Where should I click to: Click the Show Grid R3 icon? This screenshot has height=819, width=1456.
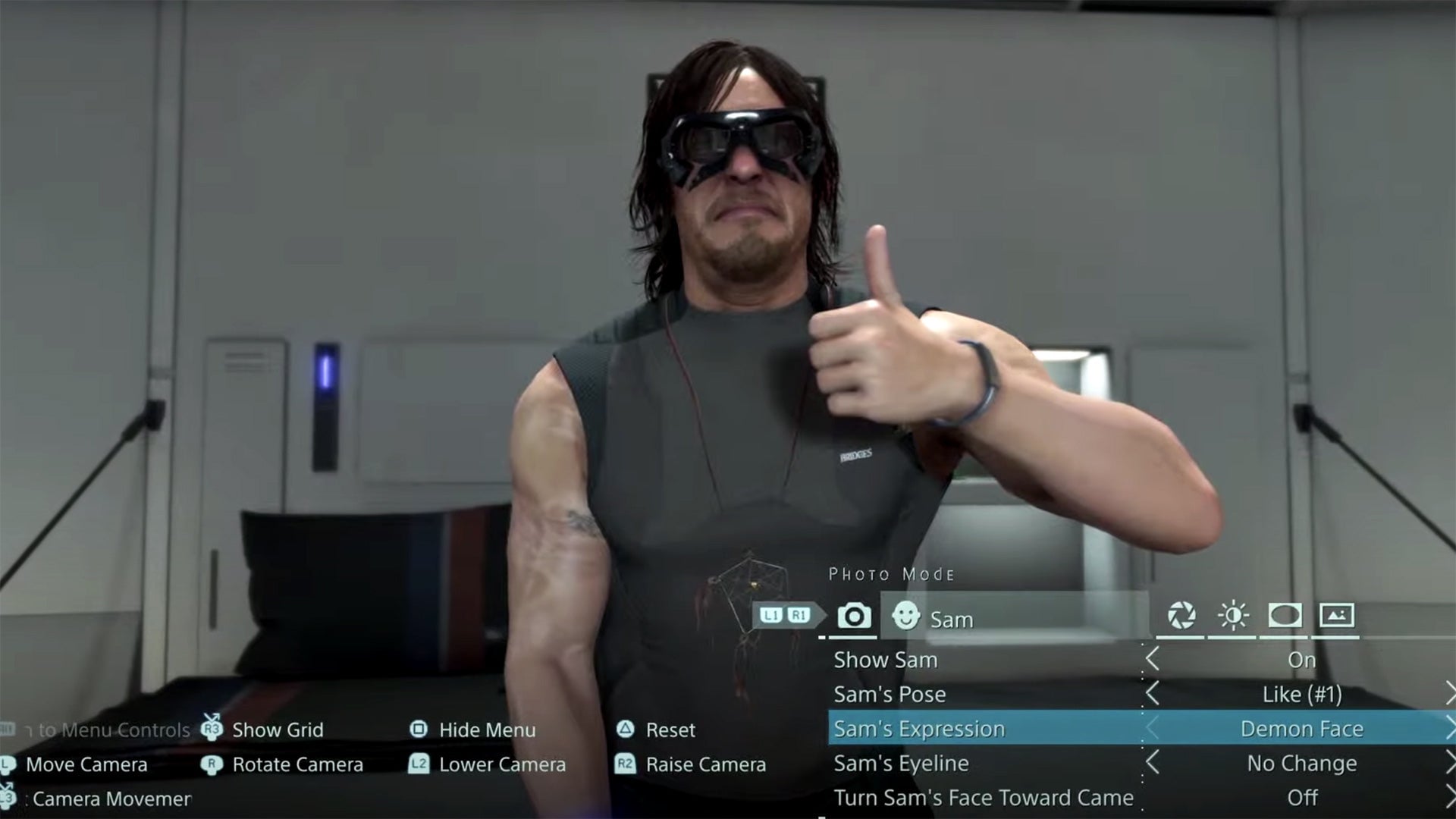pyautogui.click(x=212, y=730)
